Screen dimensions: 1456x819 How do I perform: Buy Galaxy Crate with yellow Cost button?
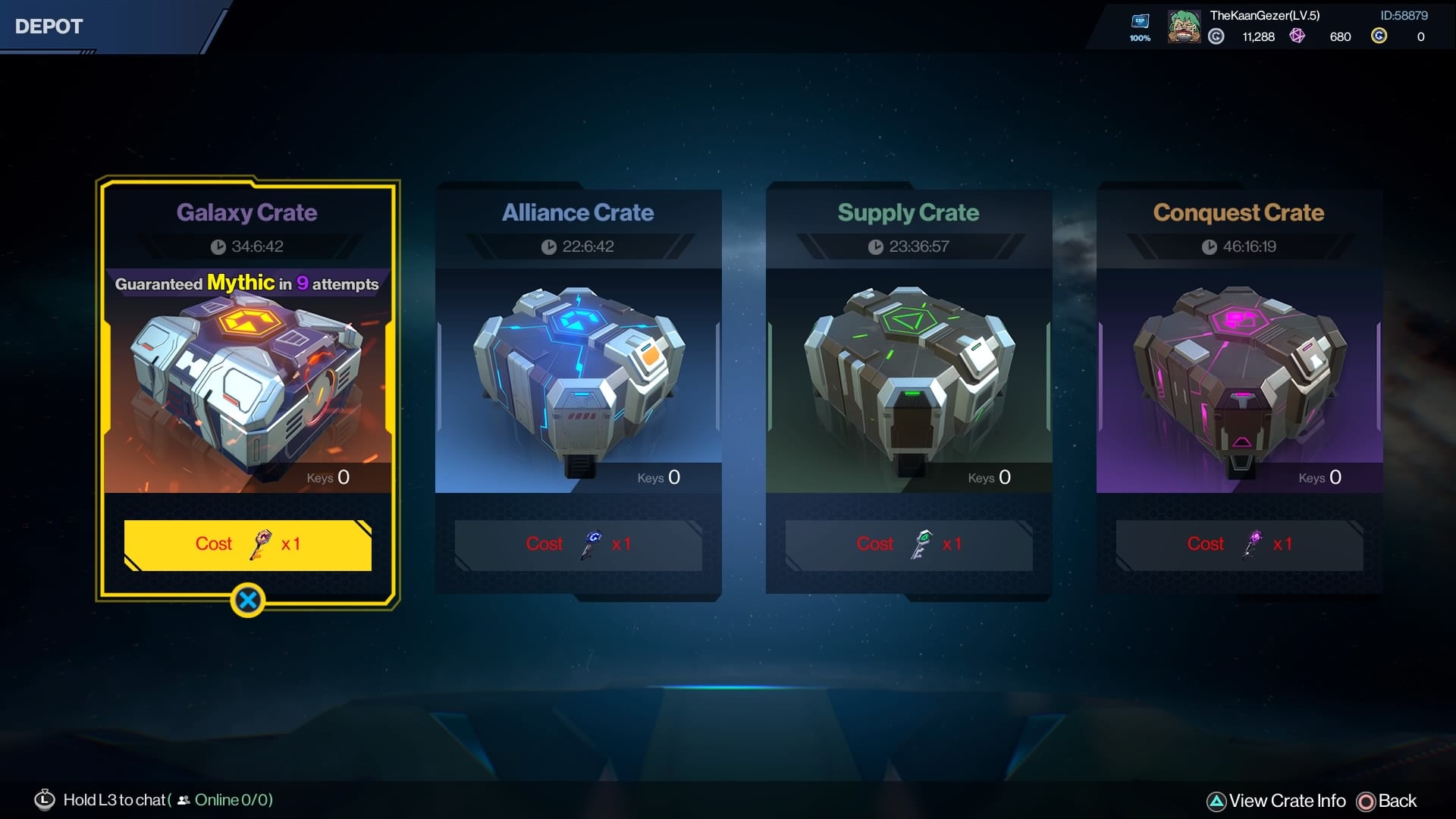[247, 544]
